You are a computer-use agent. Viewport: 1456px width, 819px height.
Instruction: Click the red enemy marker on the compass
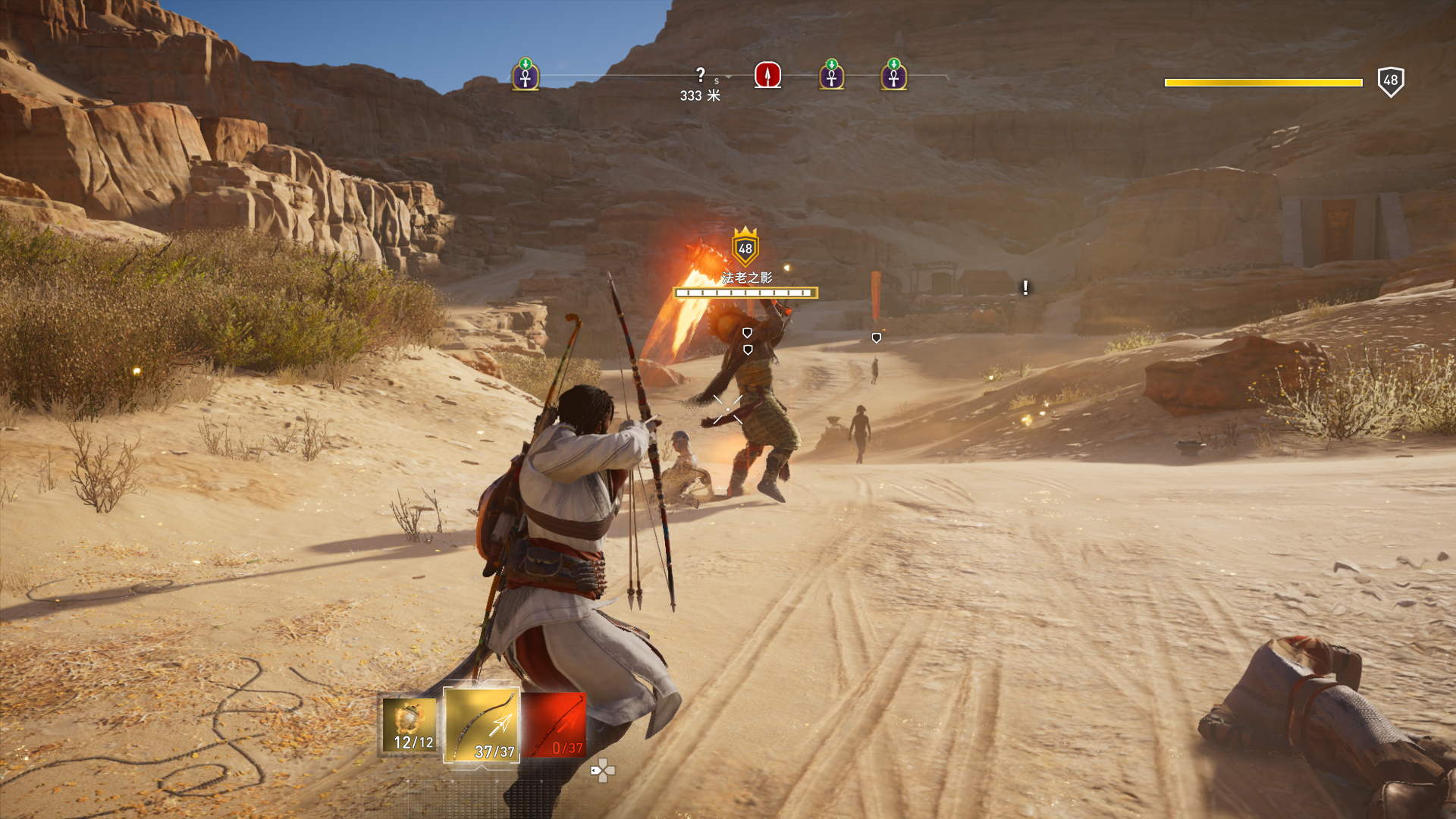[x=767, y=75]
